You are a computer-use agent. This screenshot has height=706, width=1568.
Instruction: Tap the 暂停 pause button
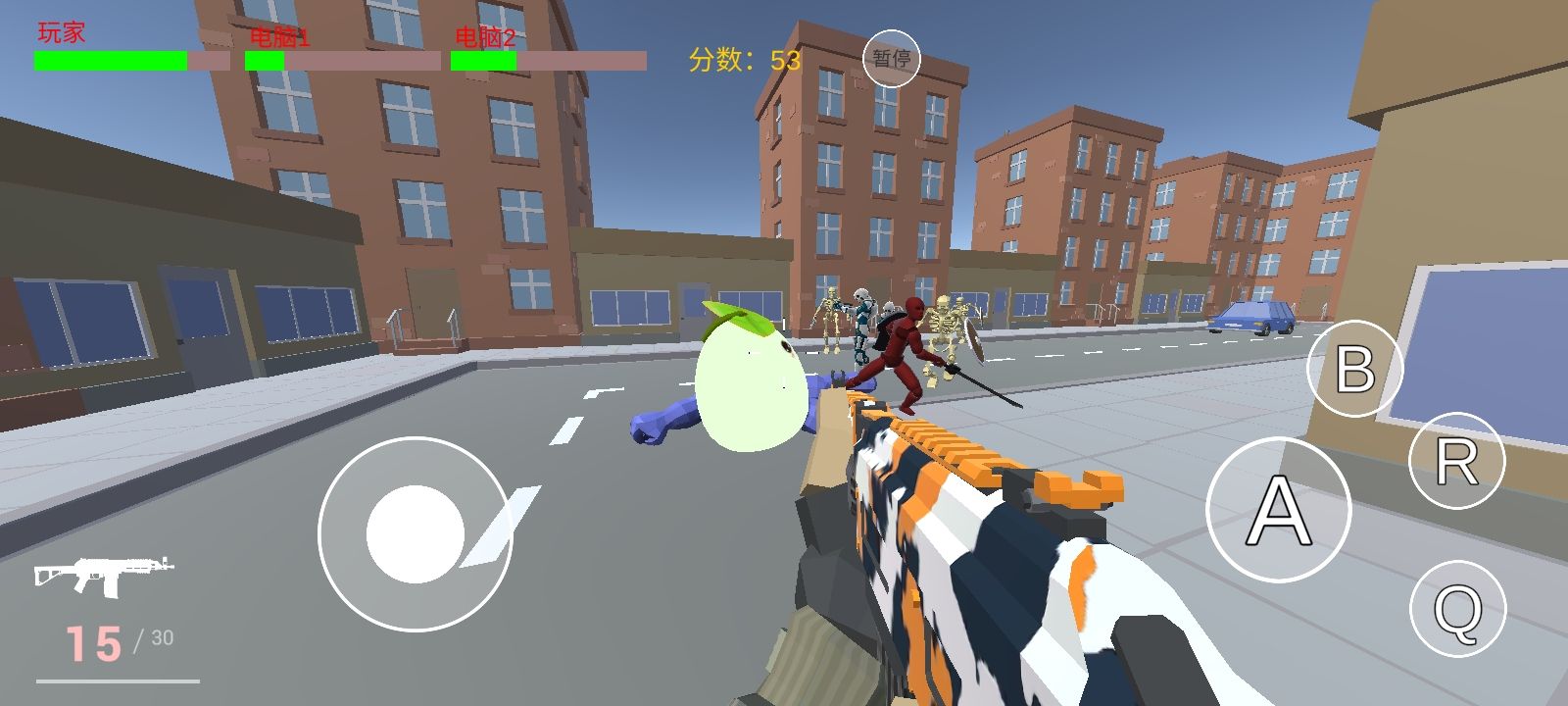click(891, 59)
